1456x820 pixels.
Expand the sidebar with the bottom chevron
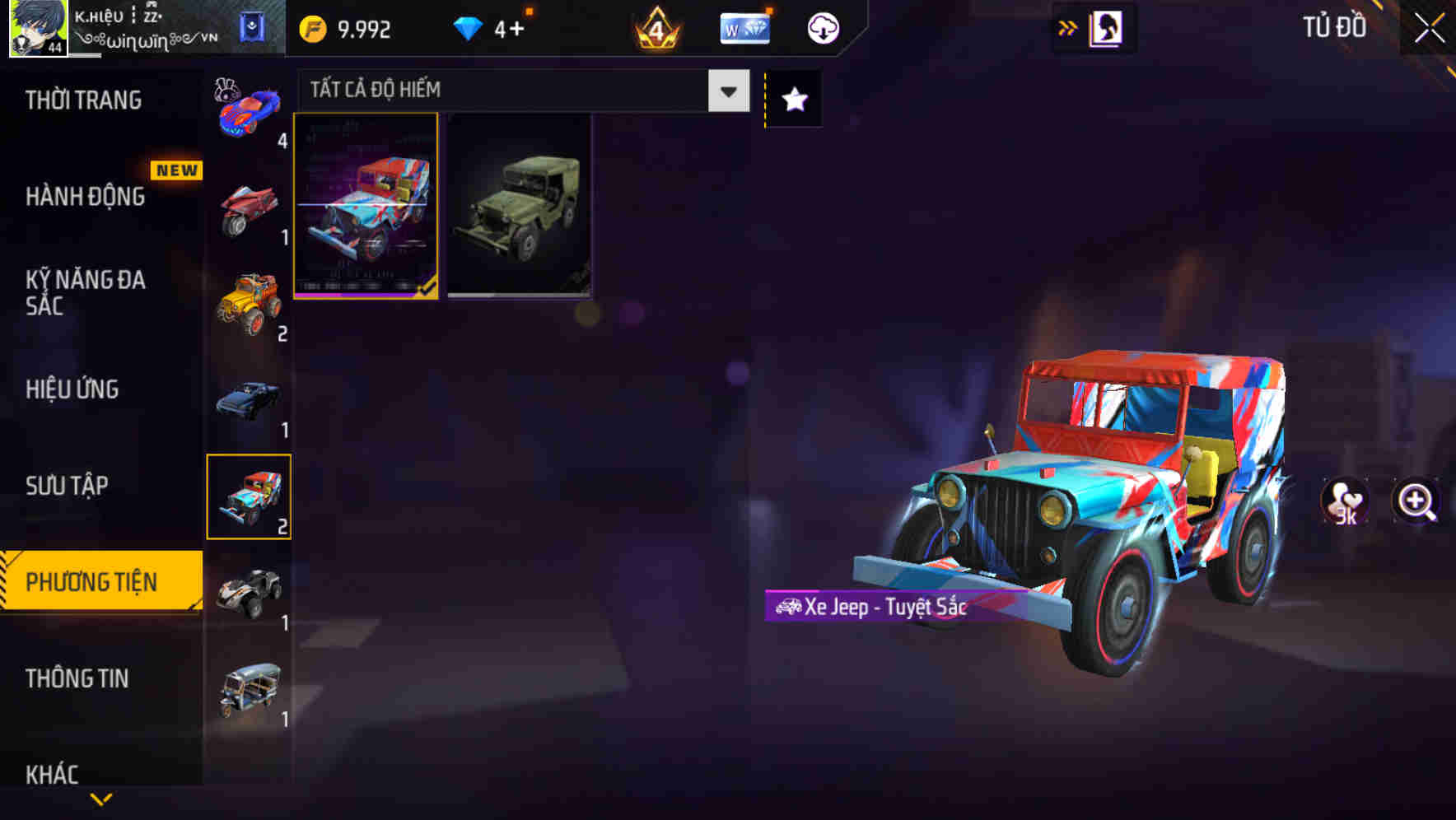[x=100, y=800]
